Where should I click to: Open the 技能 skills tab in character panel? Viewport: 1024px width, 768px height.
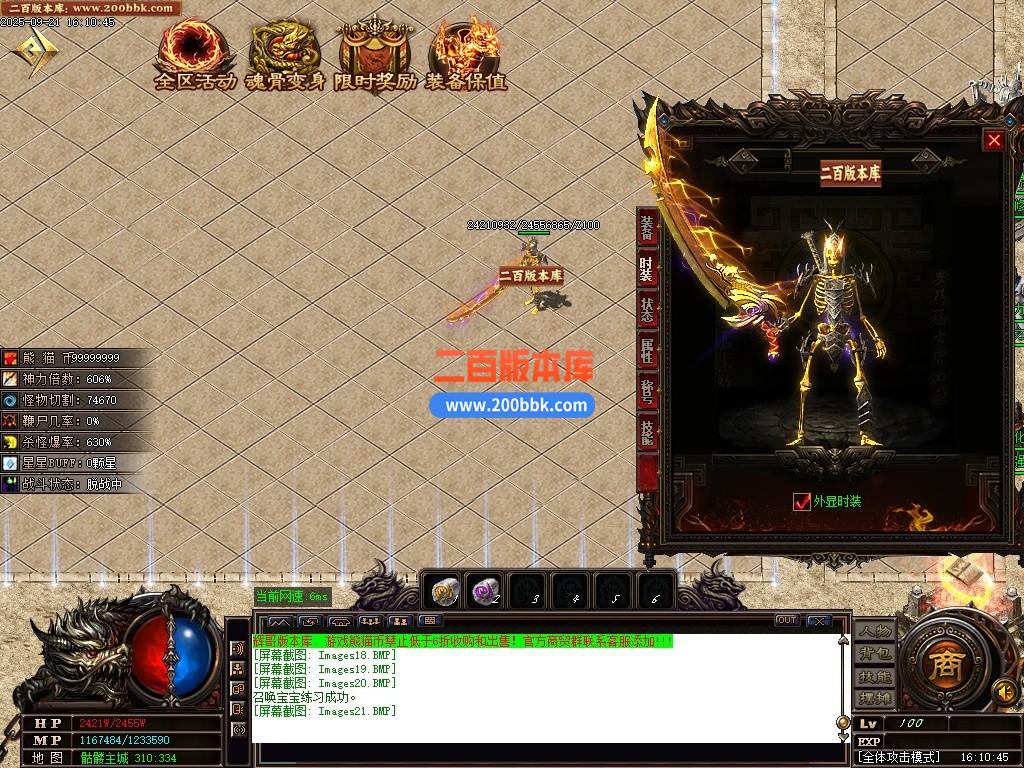tap(647, 432)
